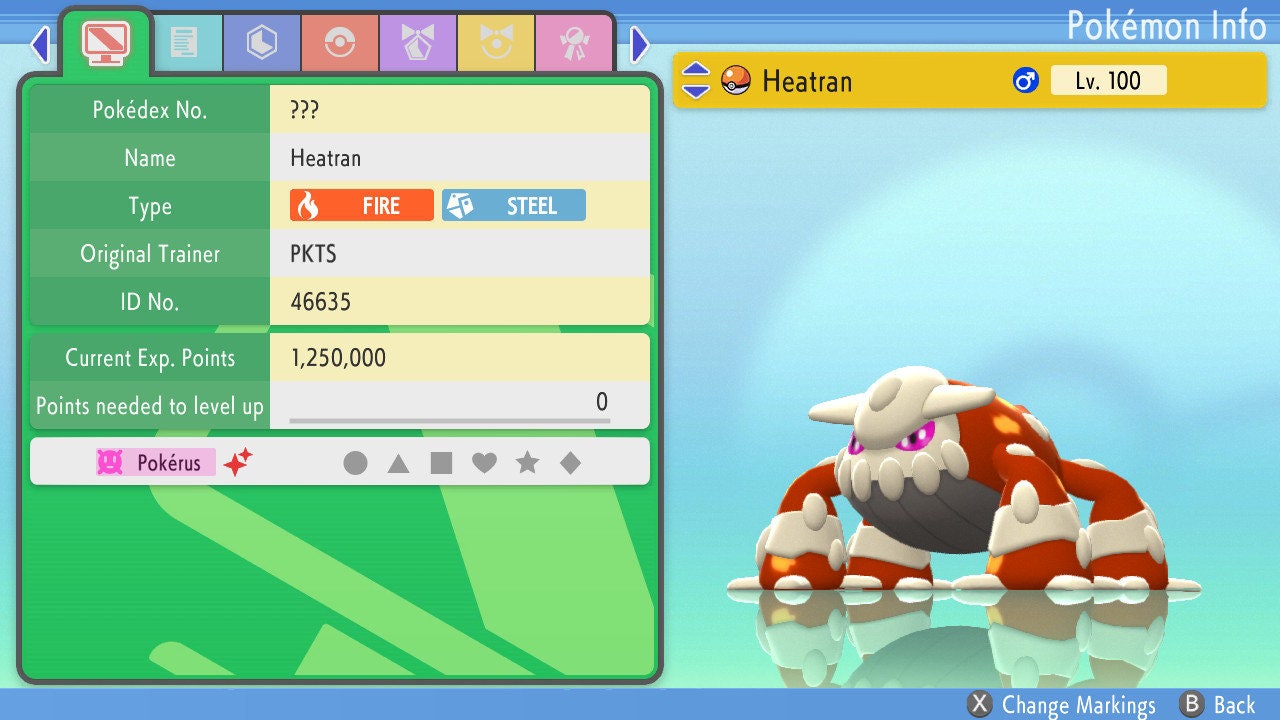This screenshot has width=1280, height=720.
Task: Choose the pink rosette tab
Action: pos(574,42)
